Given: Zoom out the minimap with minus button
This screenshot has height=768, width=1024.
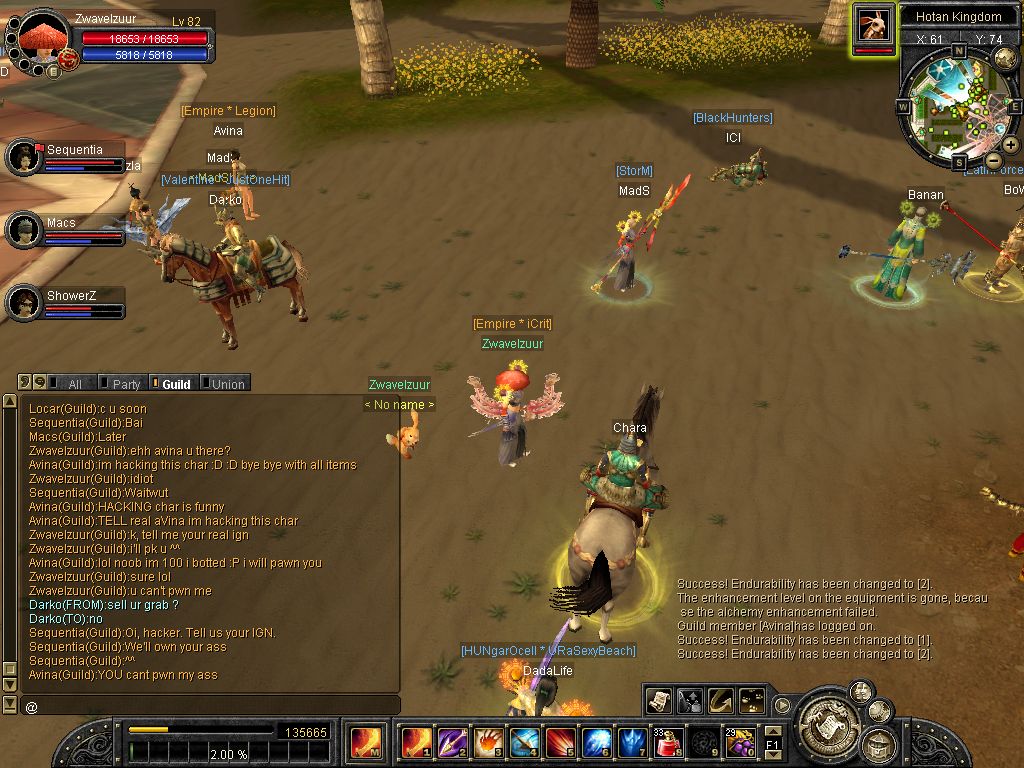Looking at the screenshot, I should [993, 160].
